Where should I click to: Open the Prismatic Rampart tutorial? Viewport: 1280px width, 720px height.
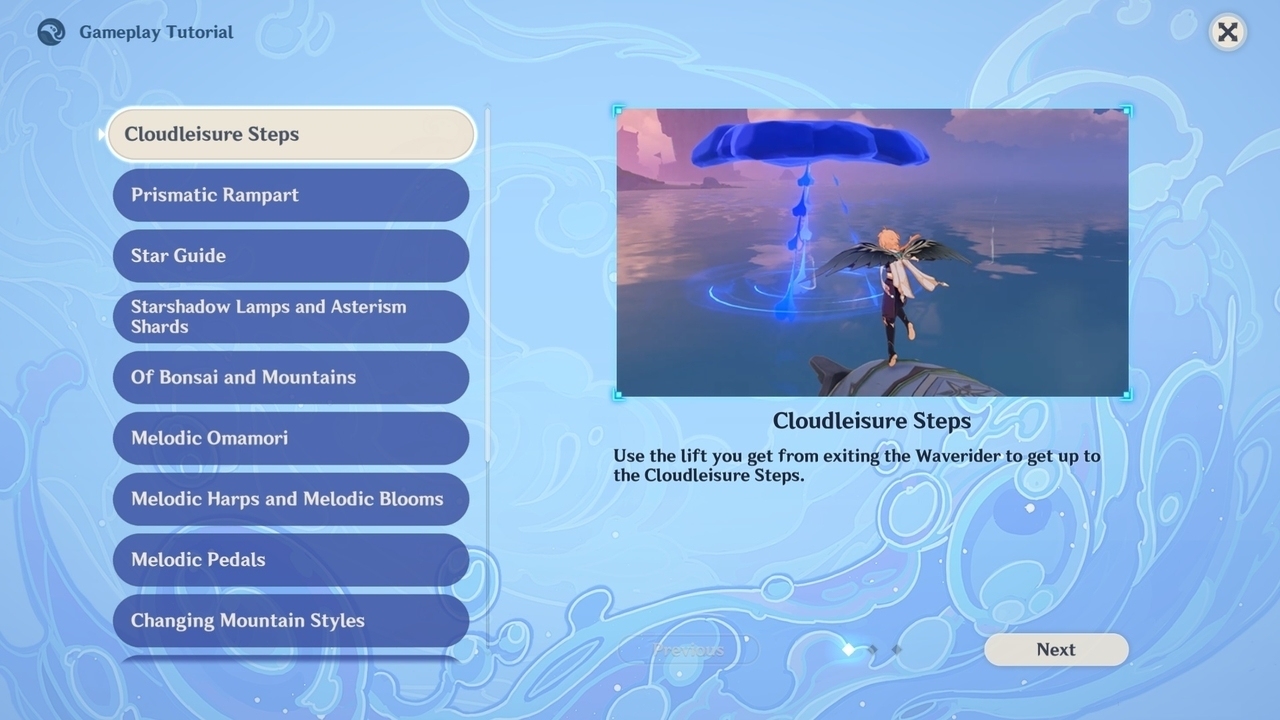coord(290,195)
